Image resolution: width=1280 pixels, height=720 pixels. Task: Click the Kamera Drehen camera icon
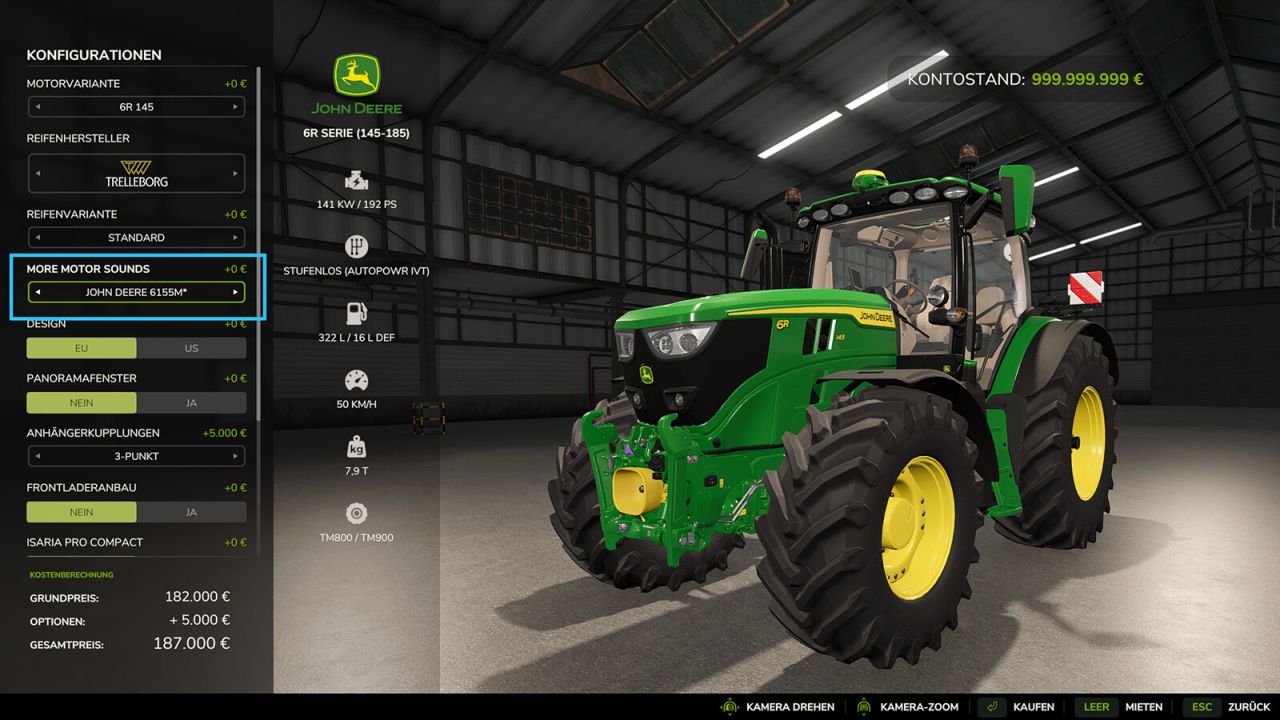(x=729, y=706)
